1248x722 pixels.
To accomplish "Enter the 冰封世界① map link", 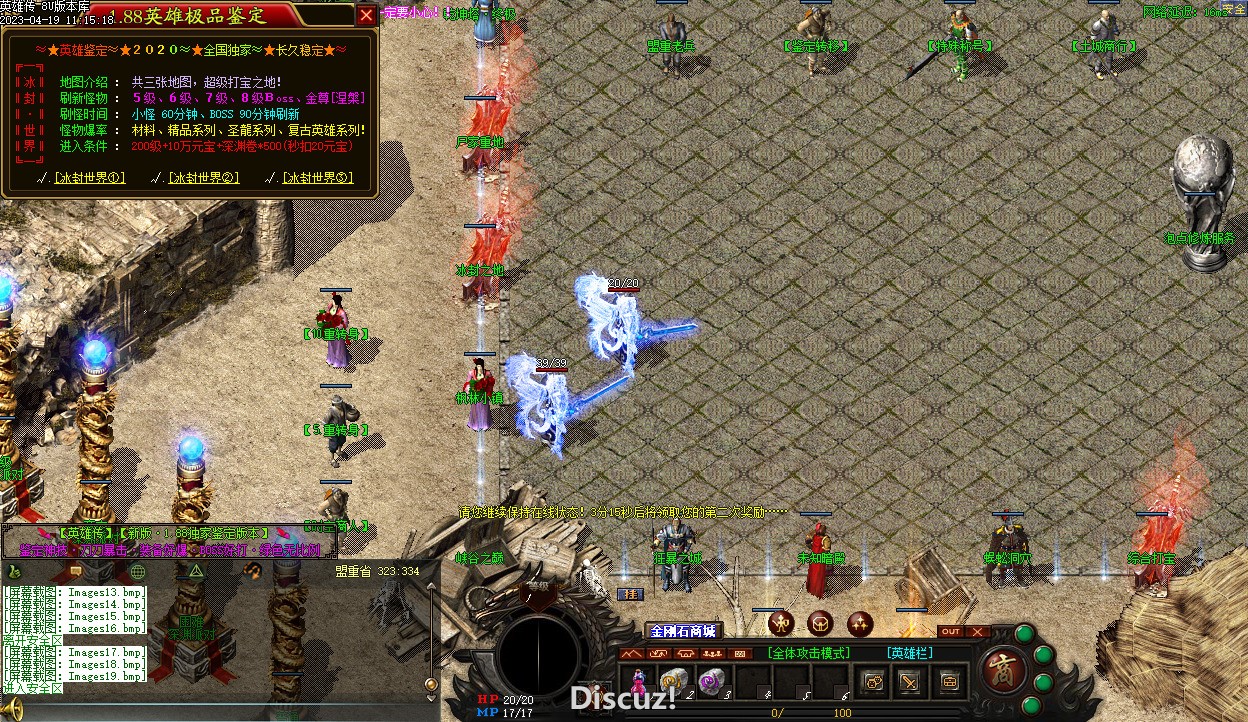I will (89, 178).
